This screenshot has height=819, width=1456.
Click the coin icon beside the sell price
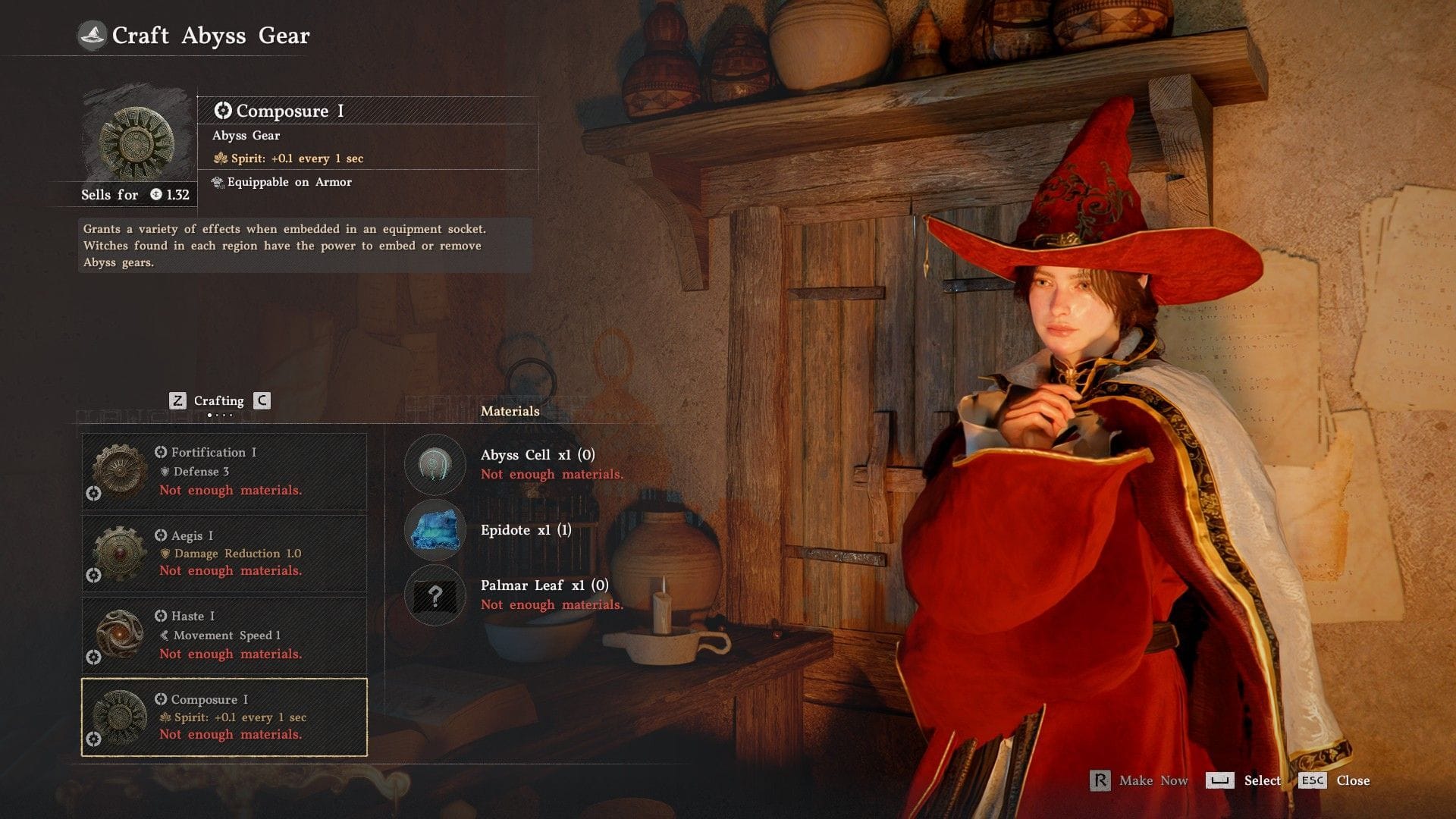[x=157, y=195]
